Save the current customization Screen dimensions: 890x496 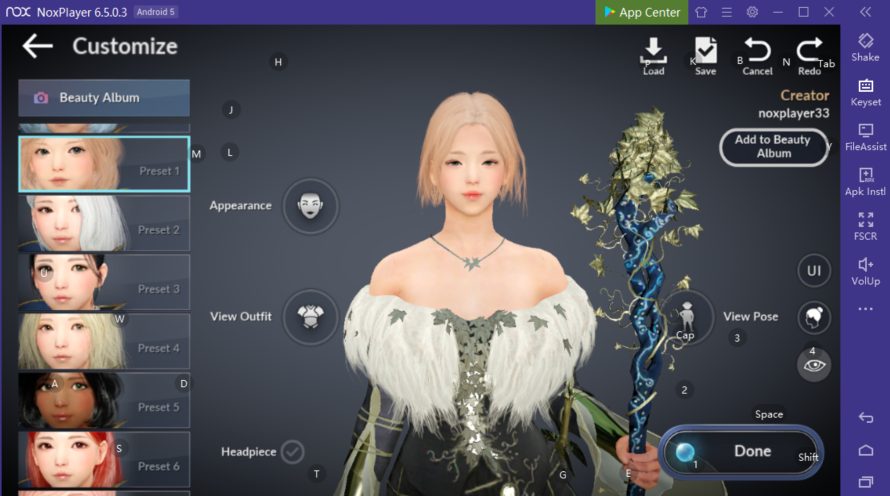pyautogui.click(x=705, y=55)
